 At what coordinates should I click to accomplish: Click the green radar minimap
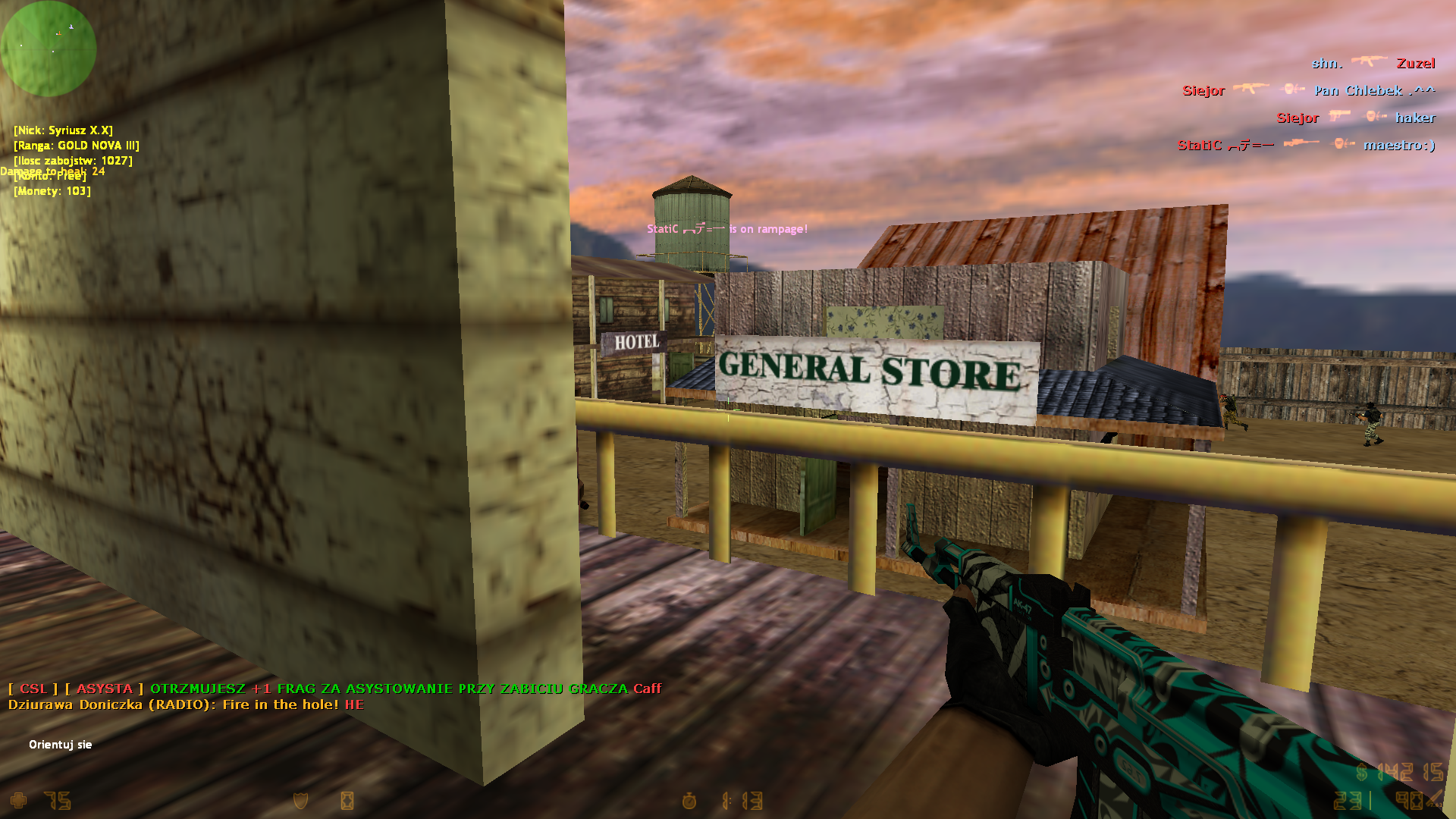coord(49,49)
